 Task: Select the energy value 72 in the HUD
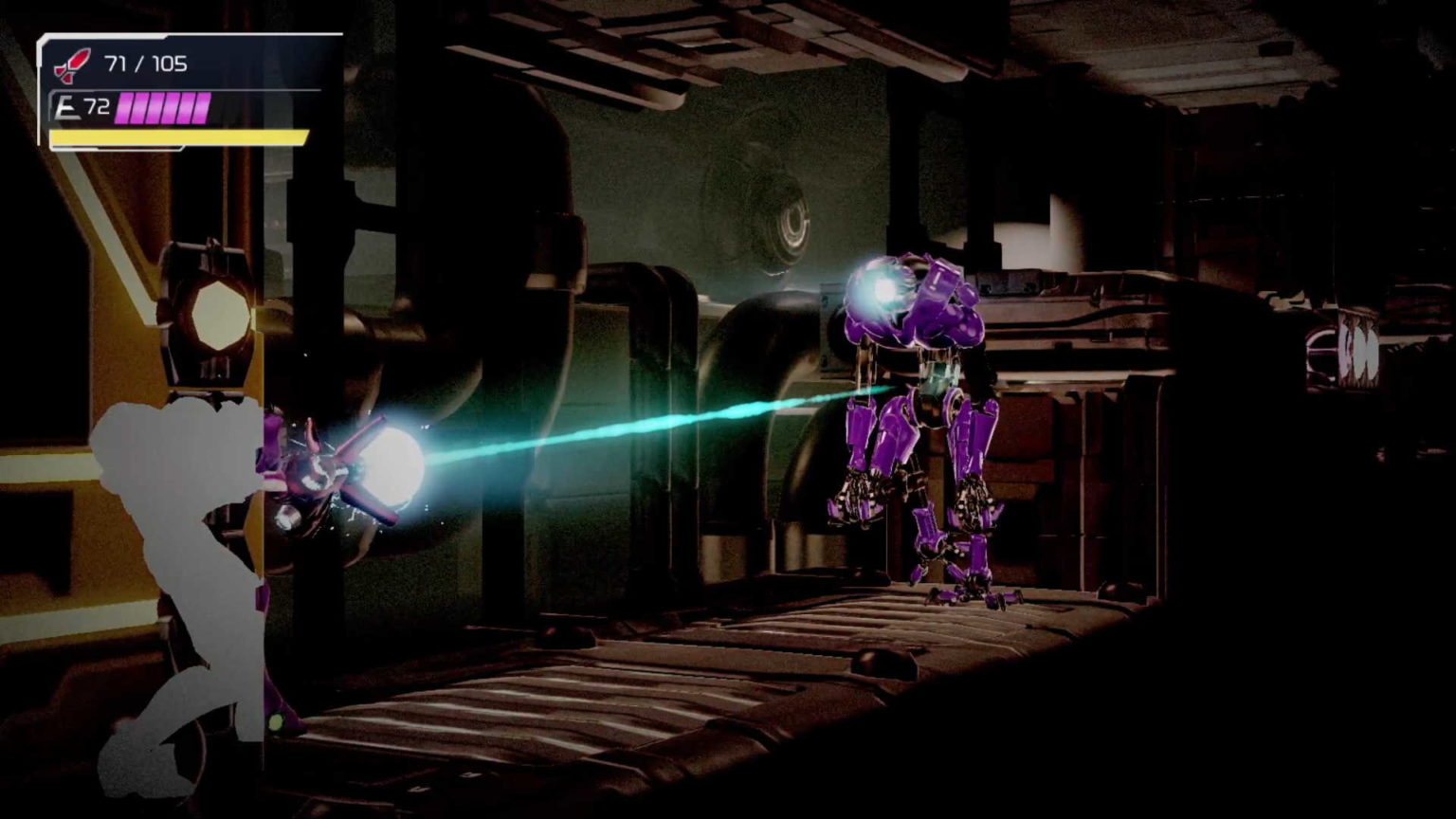coord(97,104)
